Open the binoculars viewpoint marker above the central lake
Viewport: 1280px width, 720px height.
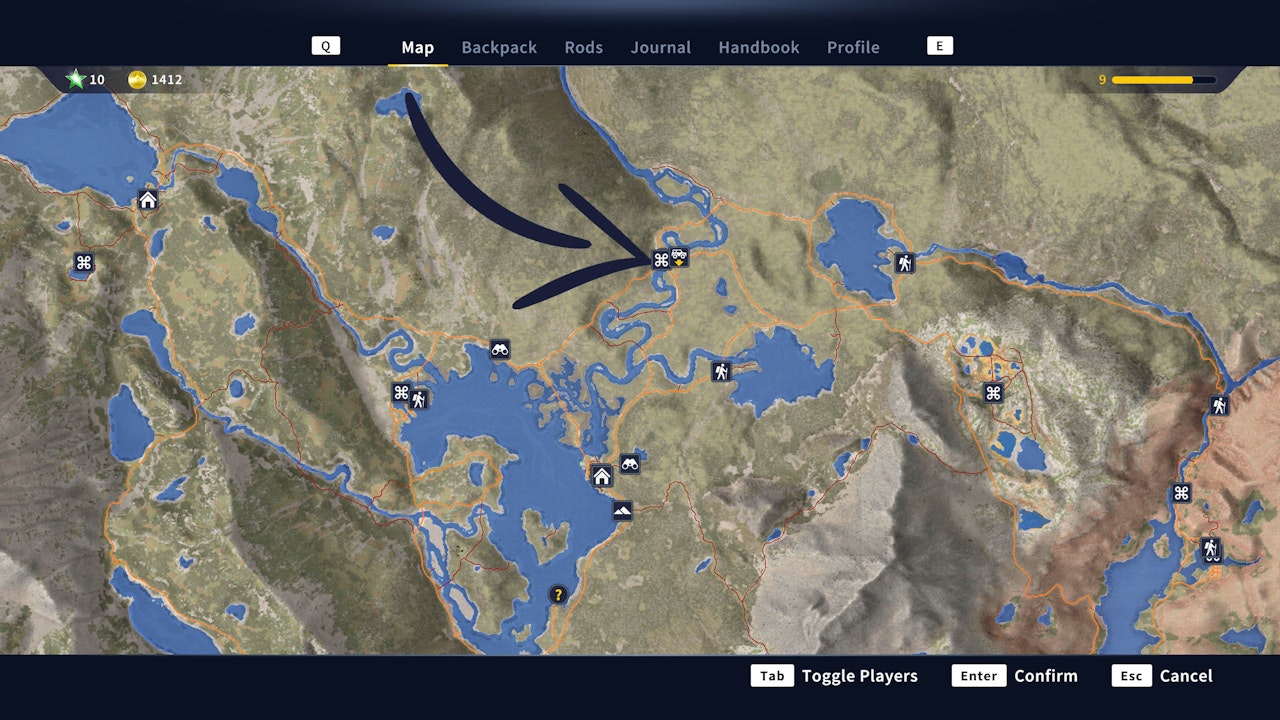click(500, 349)
